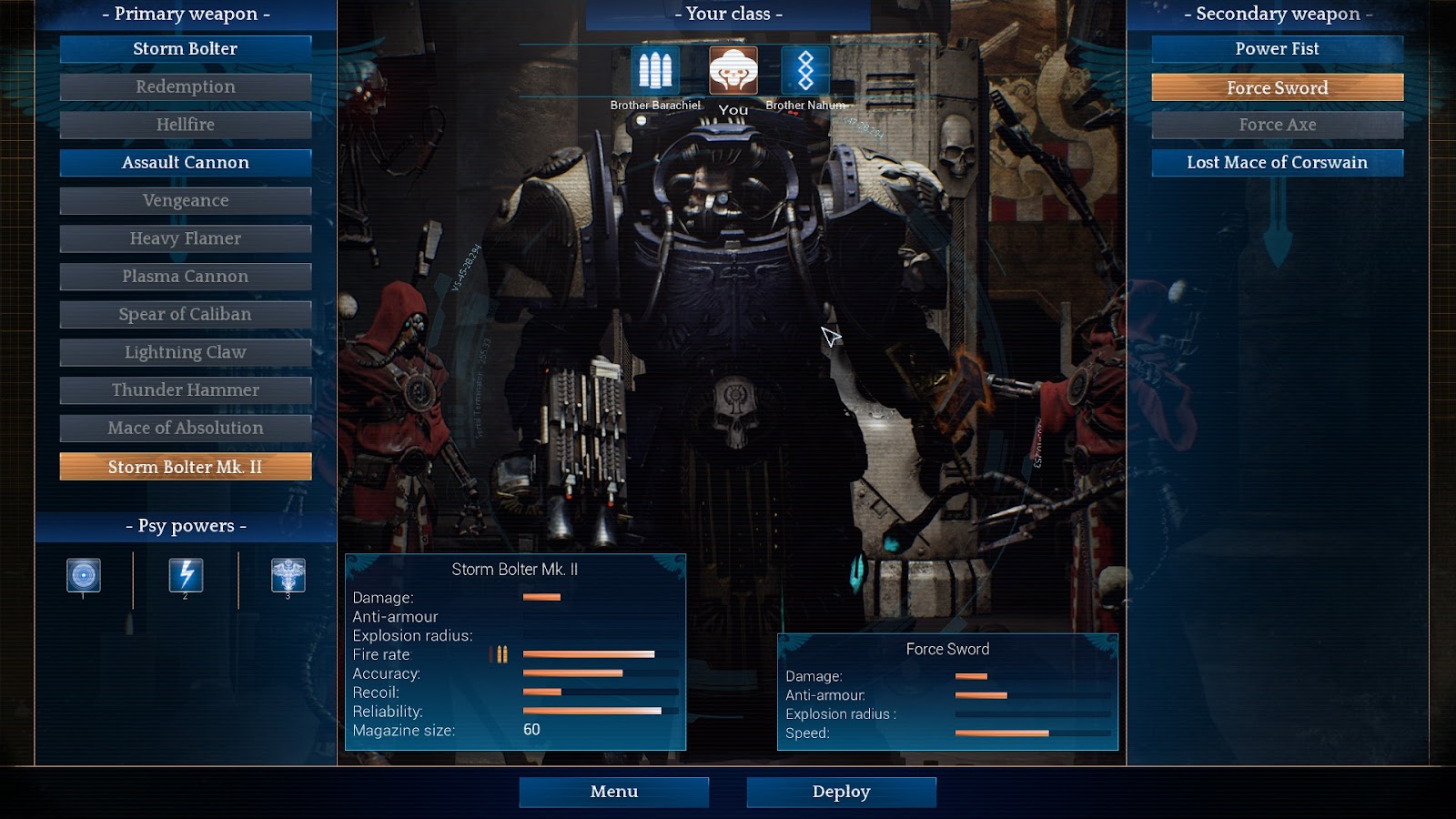This screenshot has width=1456, height=819.
Task: Deploy into the mission
Action: pos(841,792)
